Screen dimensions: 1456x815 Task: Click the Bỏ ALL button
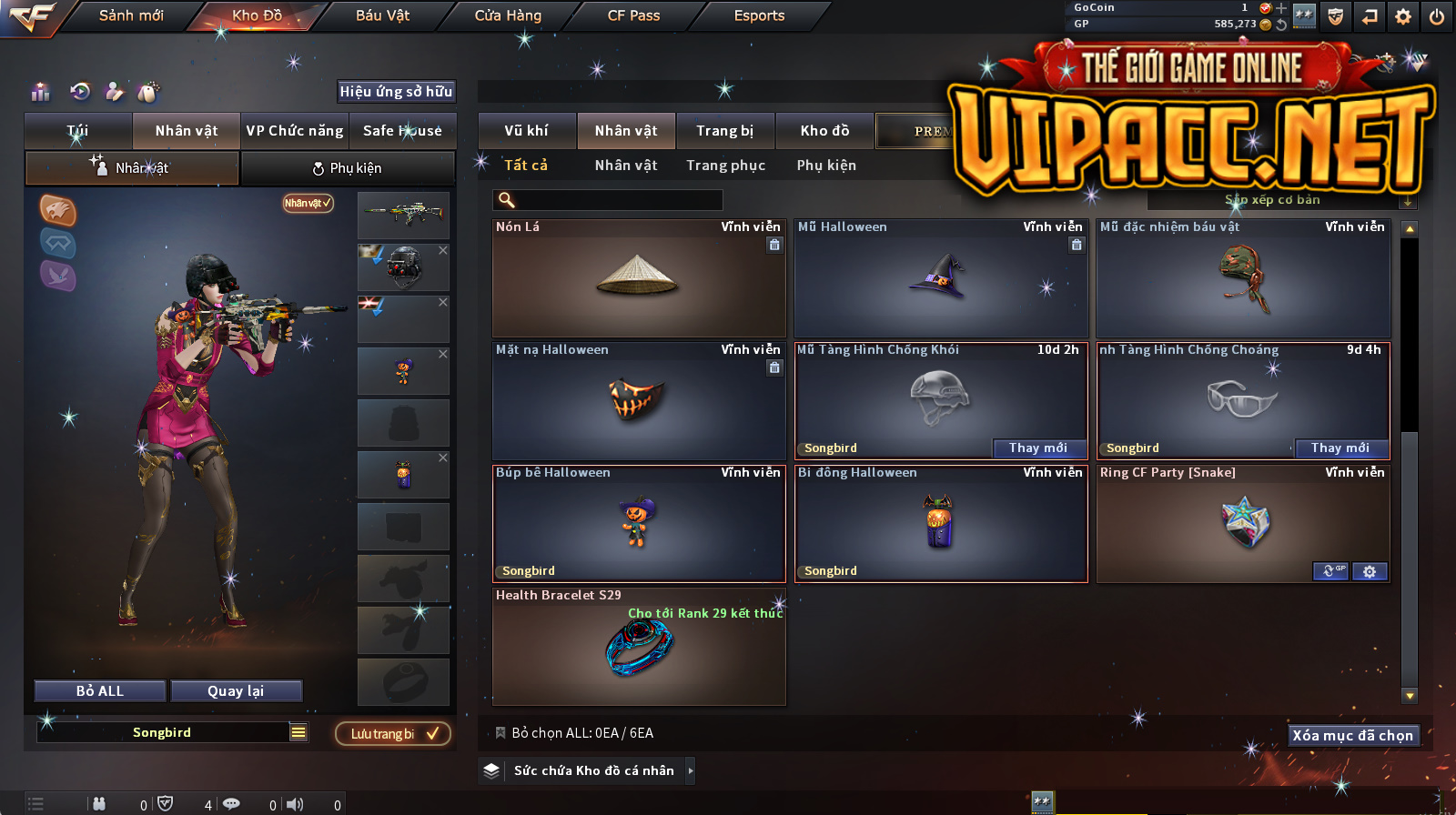[100, 691]
